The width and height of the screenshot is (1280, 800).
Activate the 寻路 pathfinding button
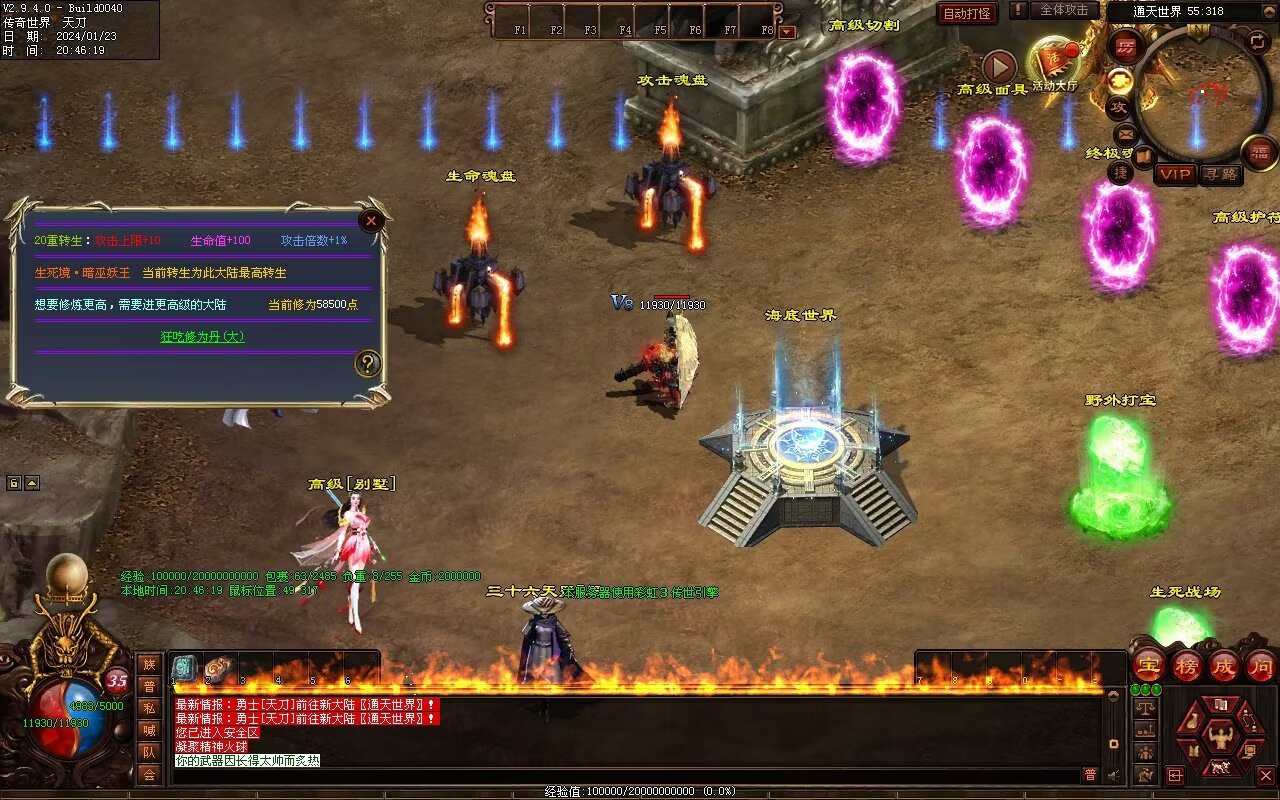point(1221,174)
